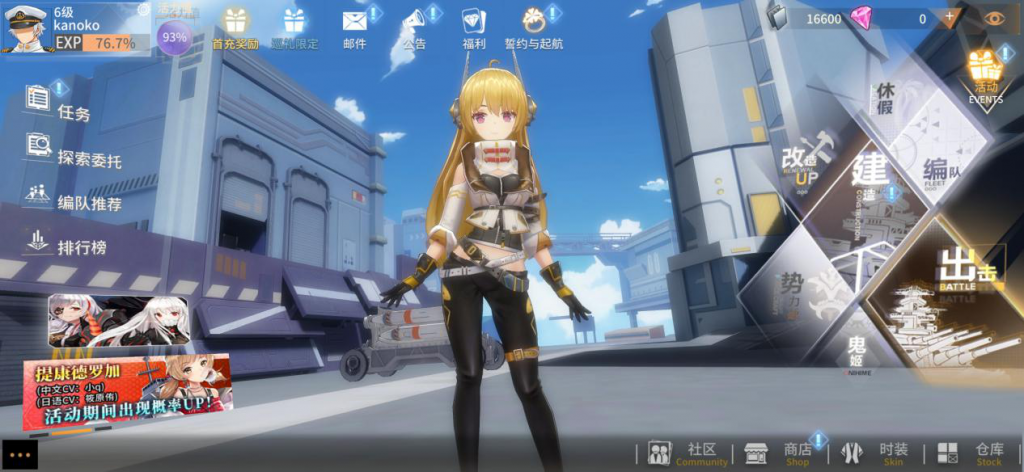
Task: Show the 排行榜 leaderboard
Action: point(68,243)
